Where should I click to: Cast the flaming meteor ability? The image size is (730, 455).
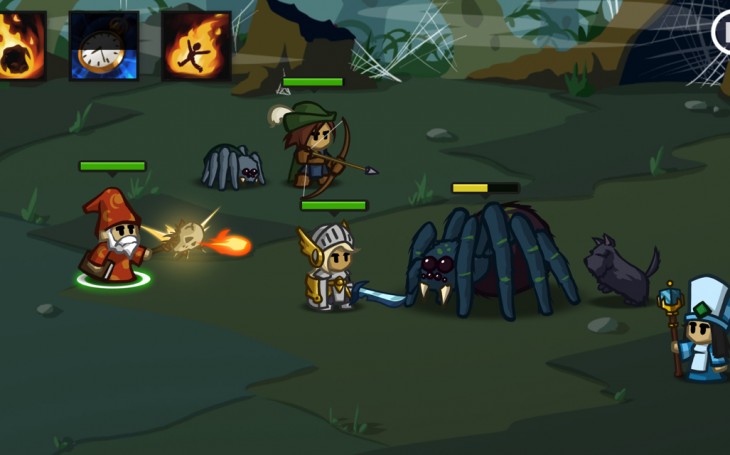coord(20,45)
